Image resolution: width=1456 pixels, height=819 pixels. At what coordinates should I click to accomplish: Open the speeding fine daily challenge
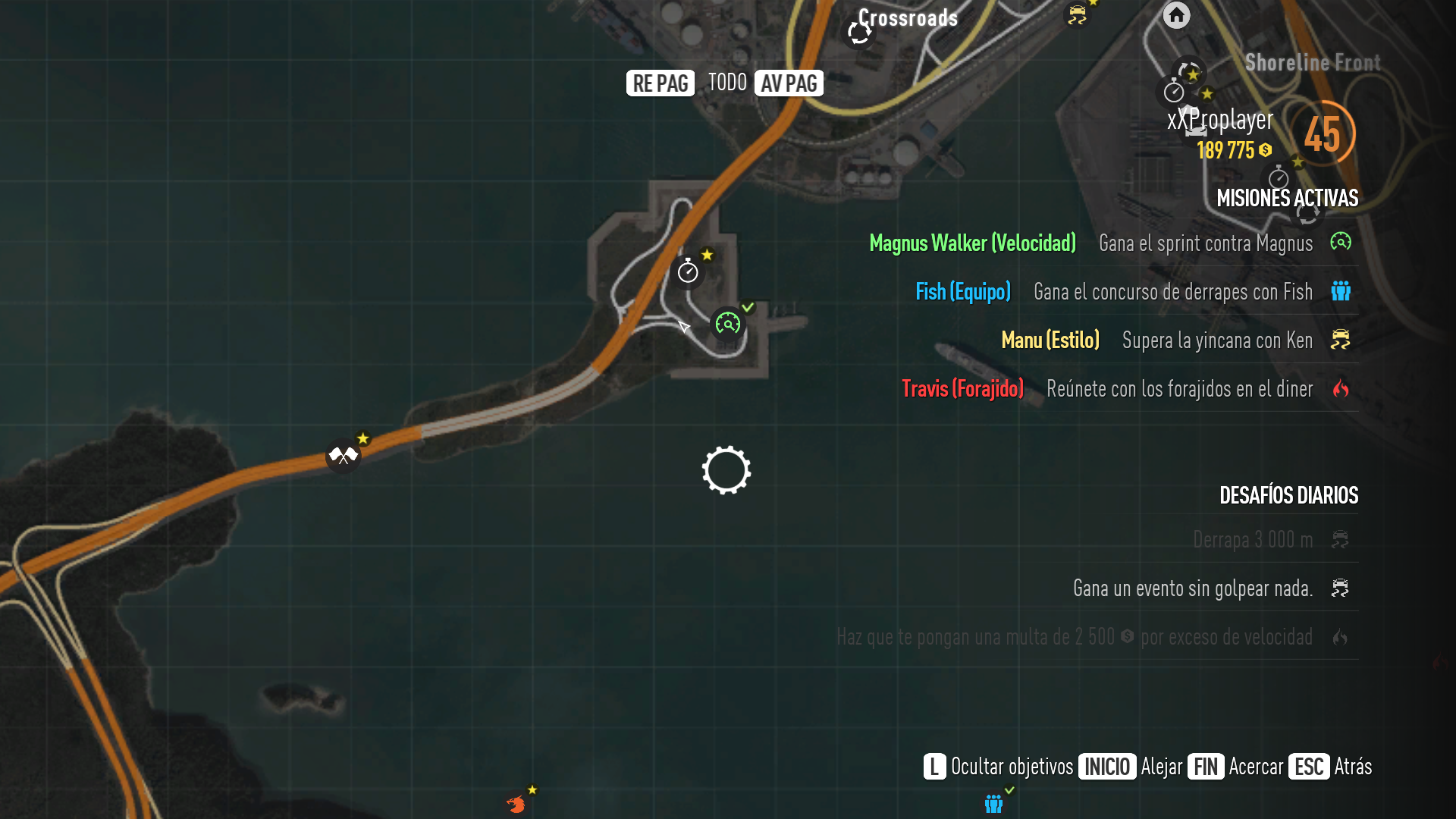(1074, 636)
